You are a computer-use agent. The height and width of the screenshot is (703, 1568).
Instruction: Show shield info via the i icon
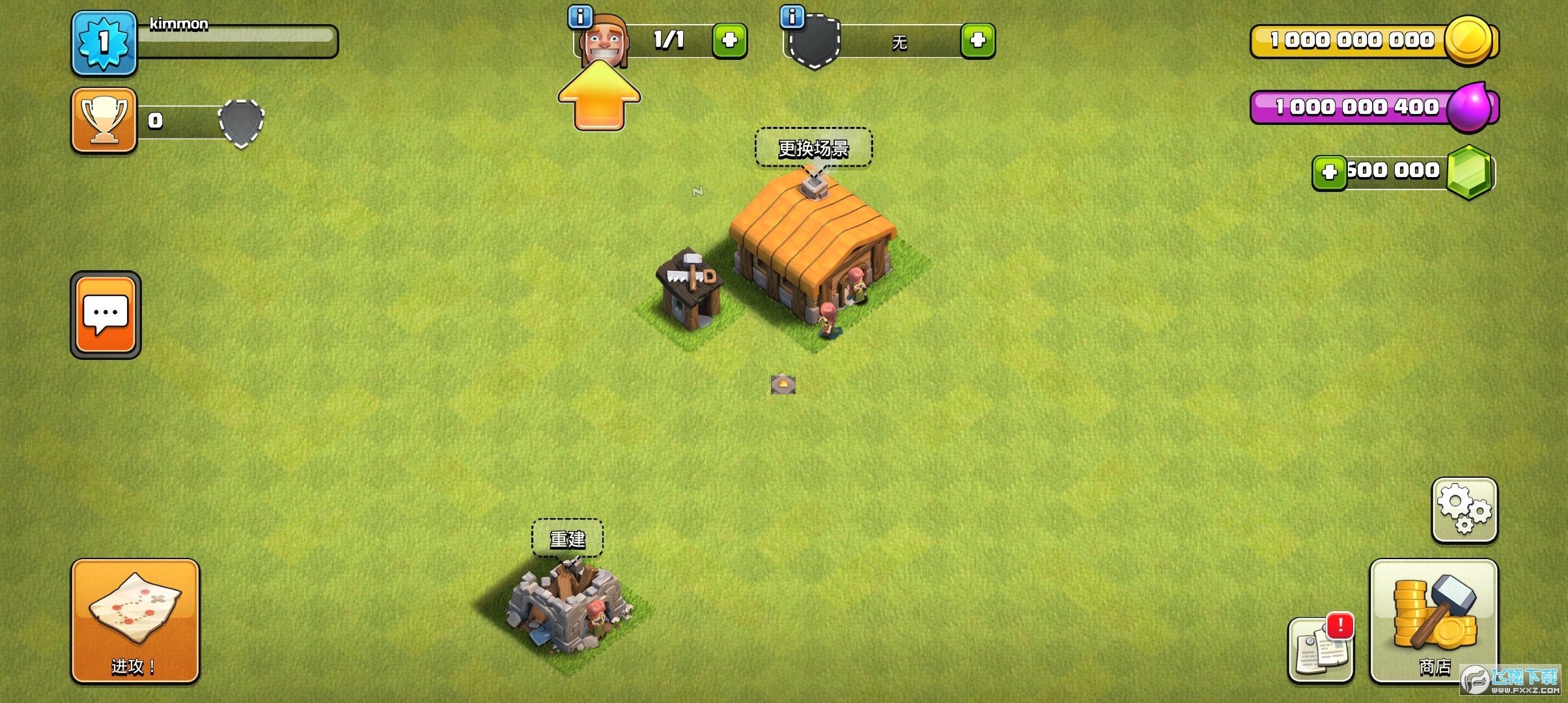coord(792,16)
